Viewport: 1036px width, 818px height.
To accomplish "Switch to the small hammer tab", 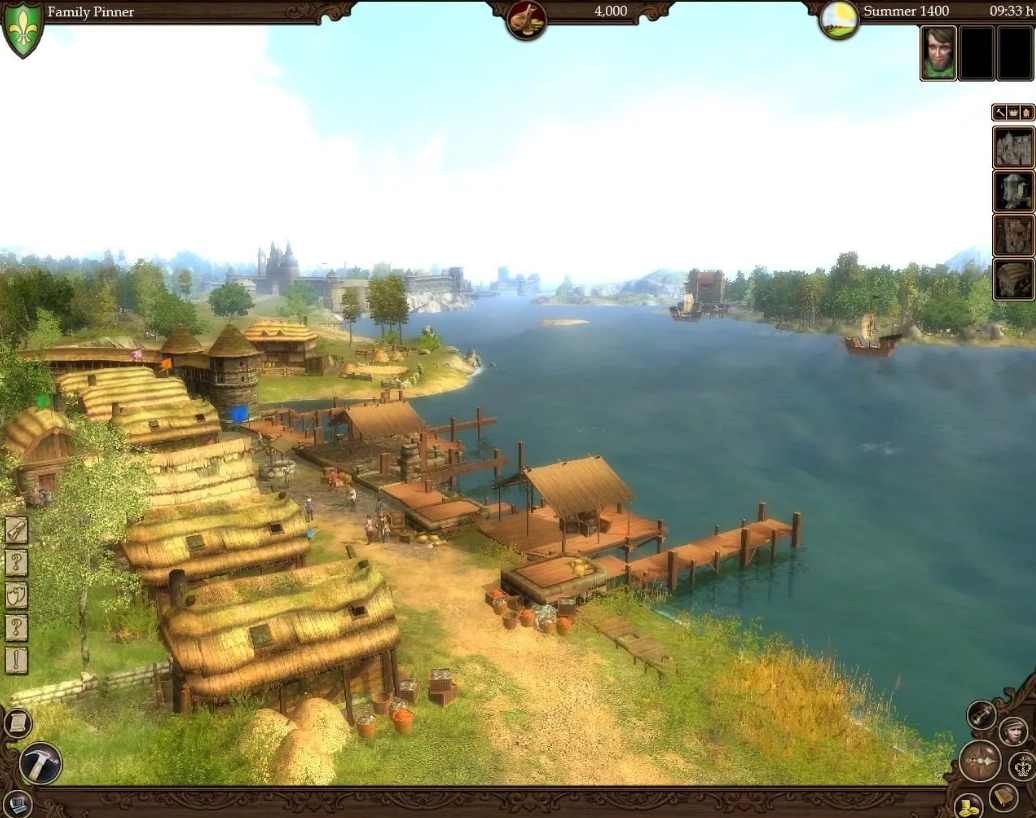I will [998, 112].
